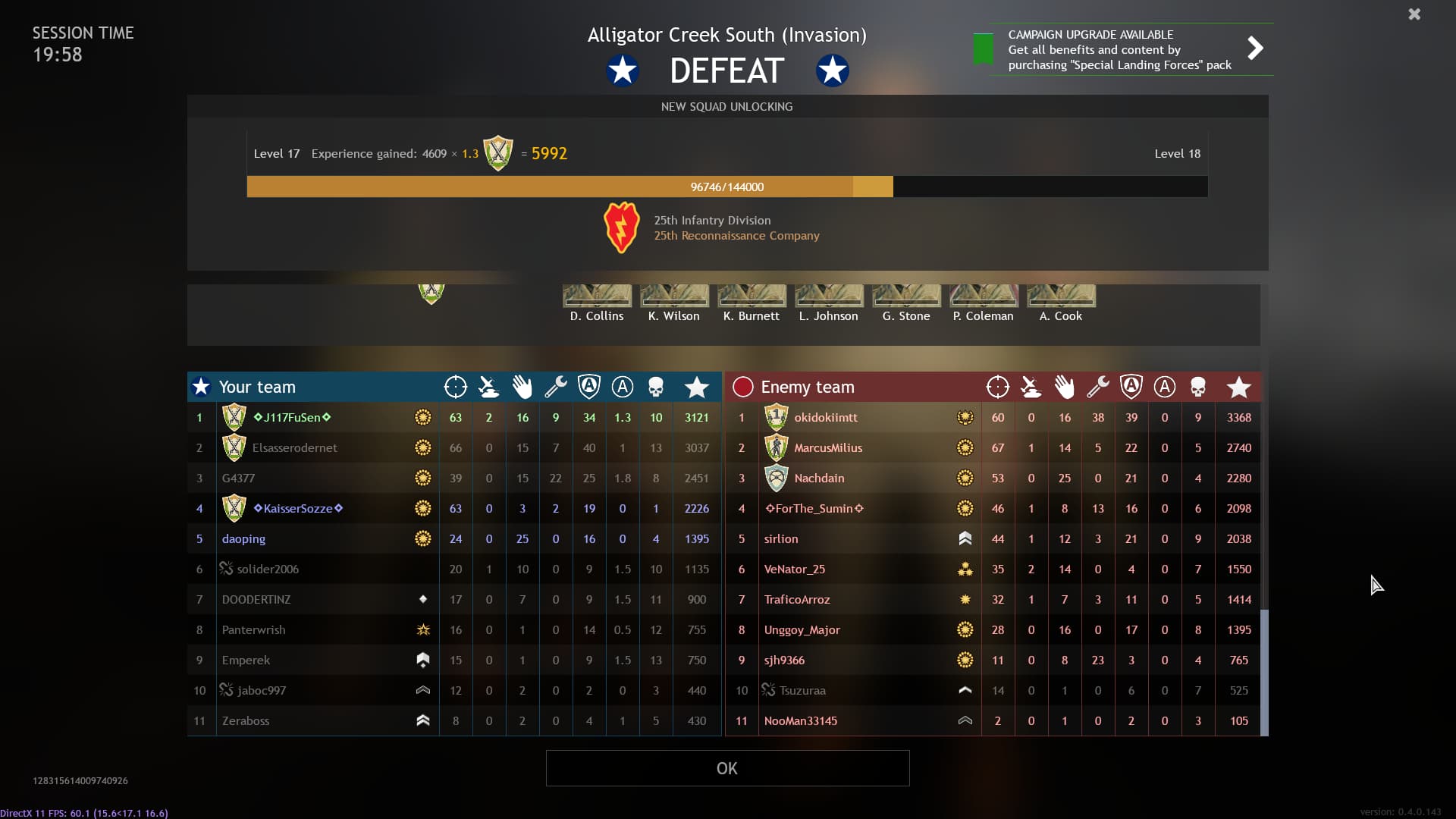Click the scrollbar beside the Enemy team list
Viewport: 1456px width, 819px height.
[1263, 667]
